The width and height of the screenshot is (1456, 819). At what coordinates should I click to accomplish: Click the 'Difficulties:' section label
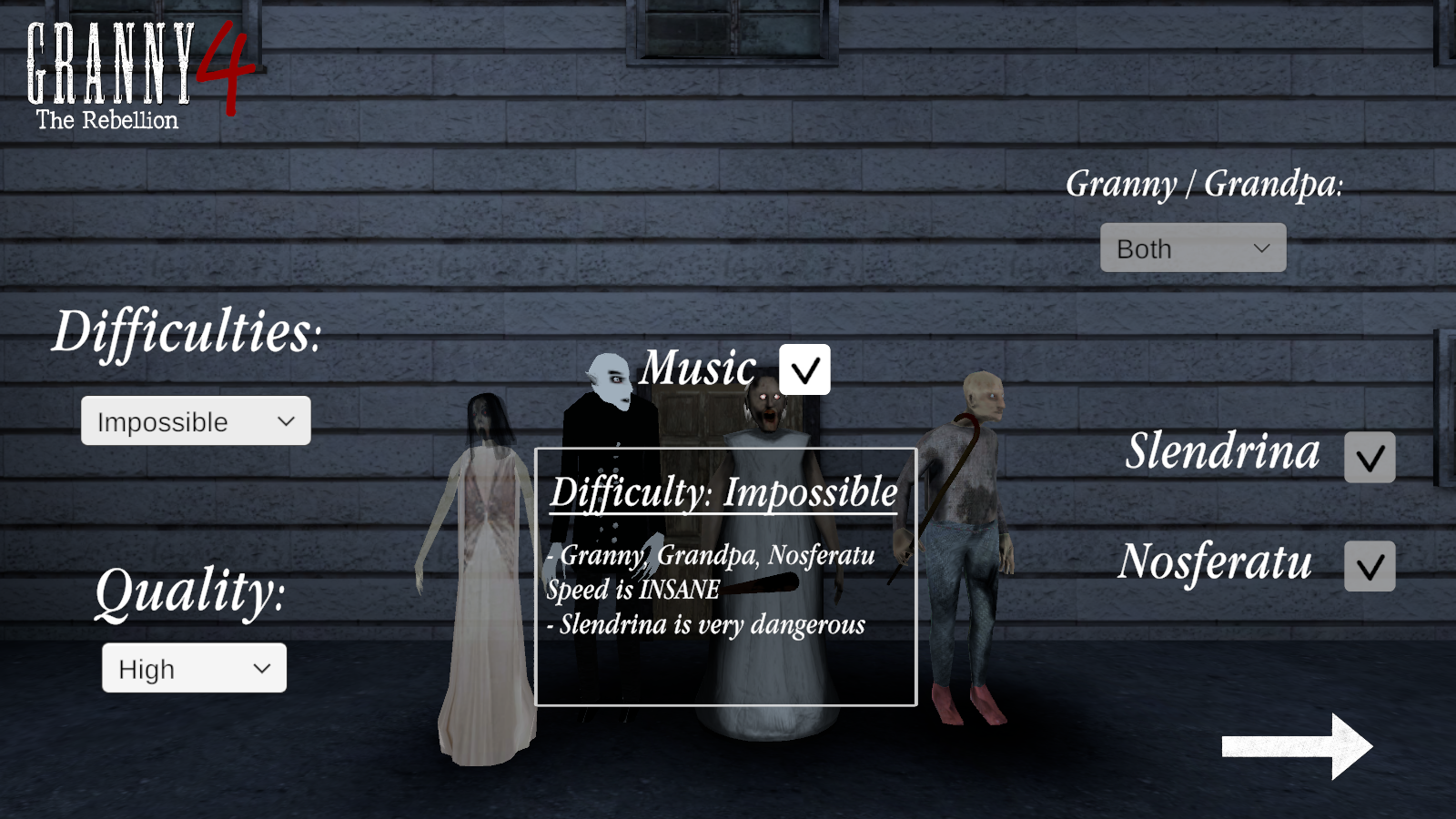pos(187,334)
